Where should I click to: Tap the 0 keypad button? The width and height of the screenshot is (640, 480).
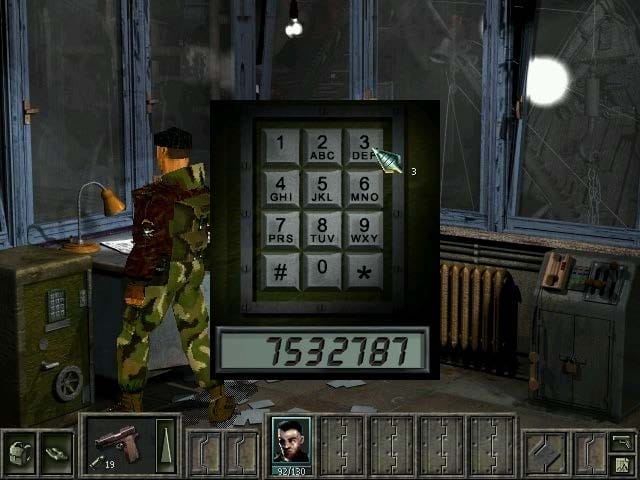pyautogui.click(x=322, y=270)
